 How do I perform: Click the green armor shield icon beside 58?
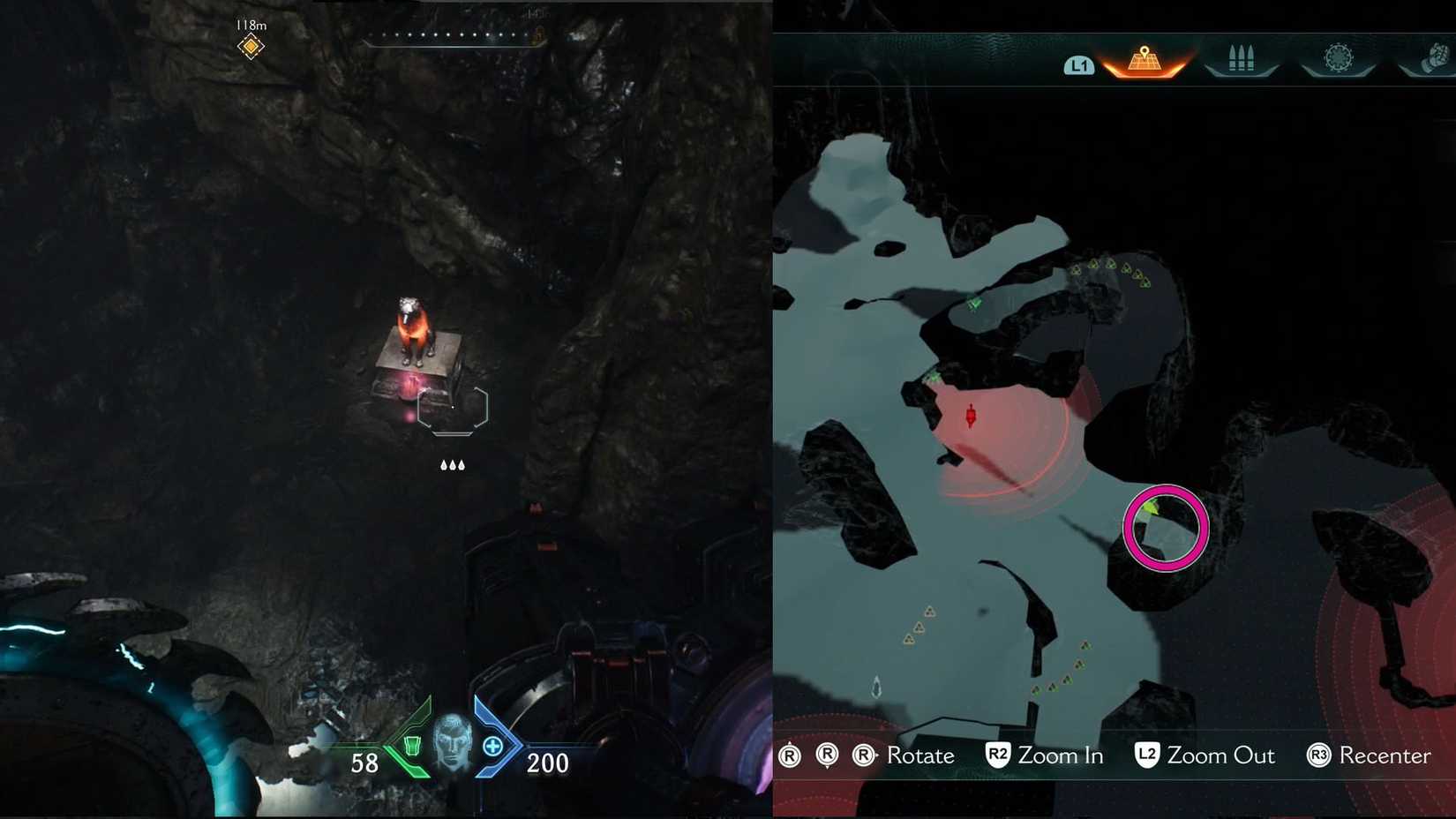pos(411,746)
